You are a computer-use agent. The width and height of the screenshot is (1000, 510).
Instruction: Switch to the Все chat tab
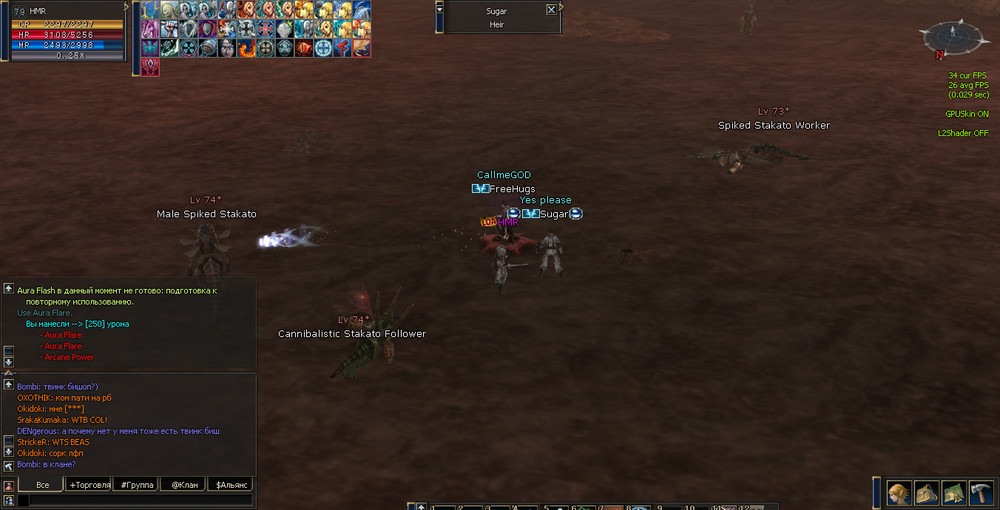[x=42, y=484]
